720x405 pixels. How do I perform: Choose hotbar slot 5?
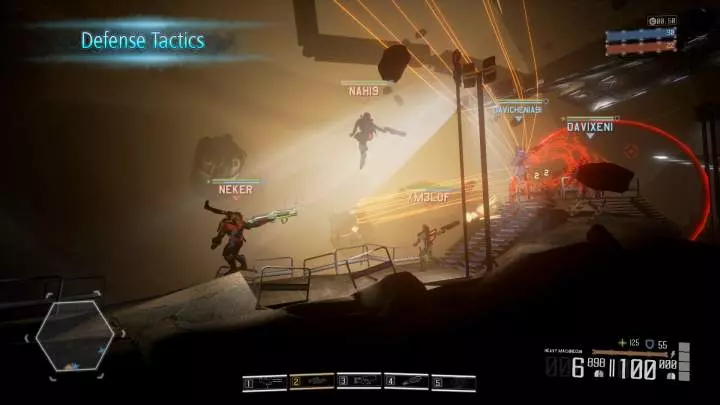(453, 382)
